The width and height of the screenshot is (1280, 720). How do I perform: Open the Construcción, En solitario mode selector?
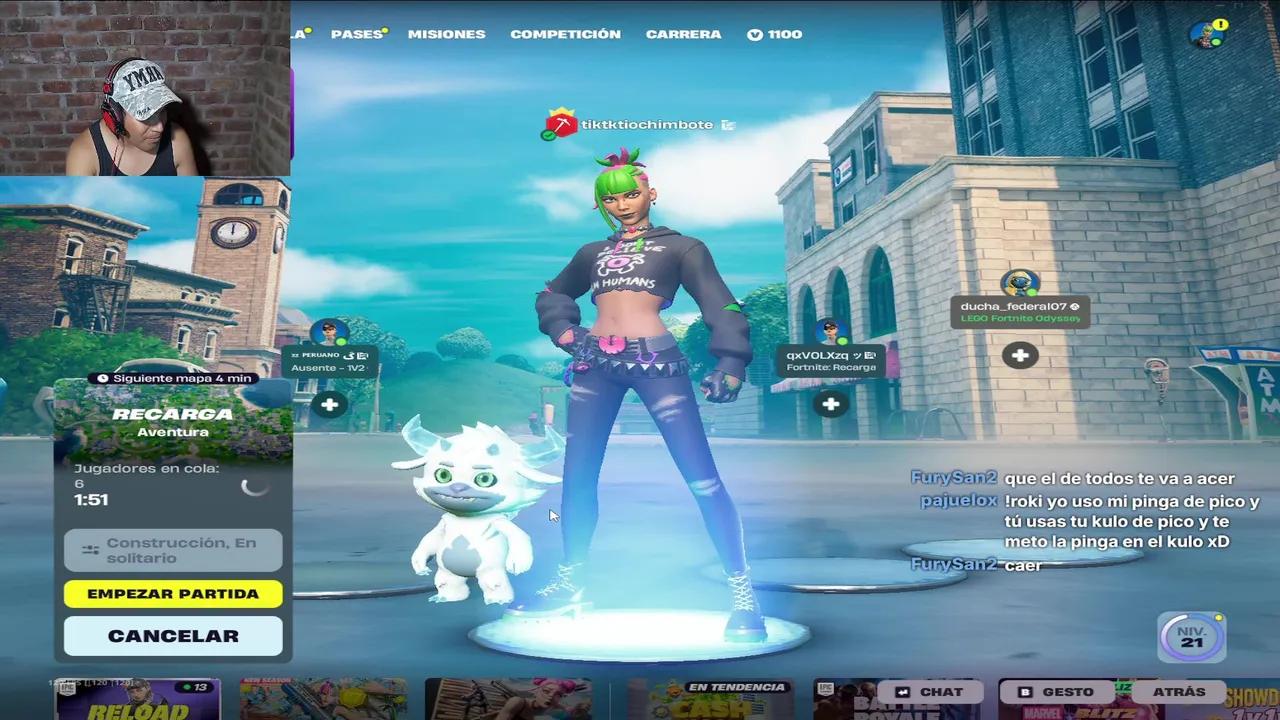coord(172,549)
